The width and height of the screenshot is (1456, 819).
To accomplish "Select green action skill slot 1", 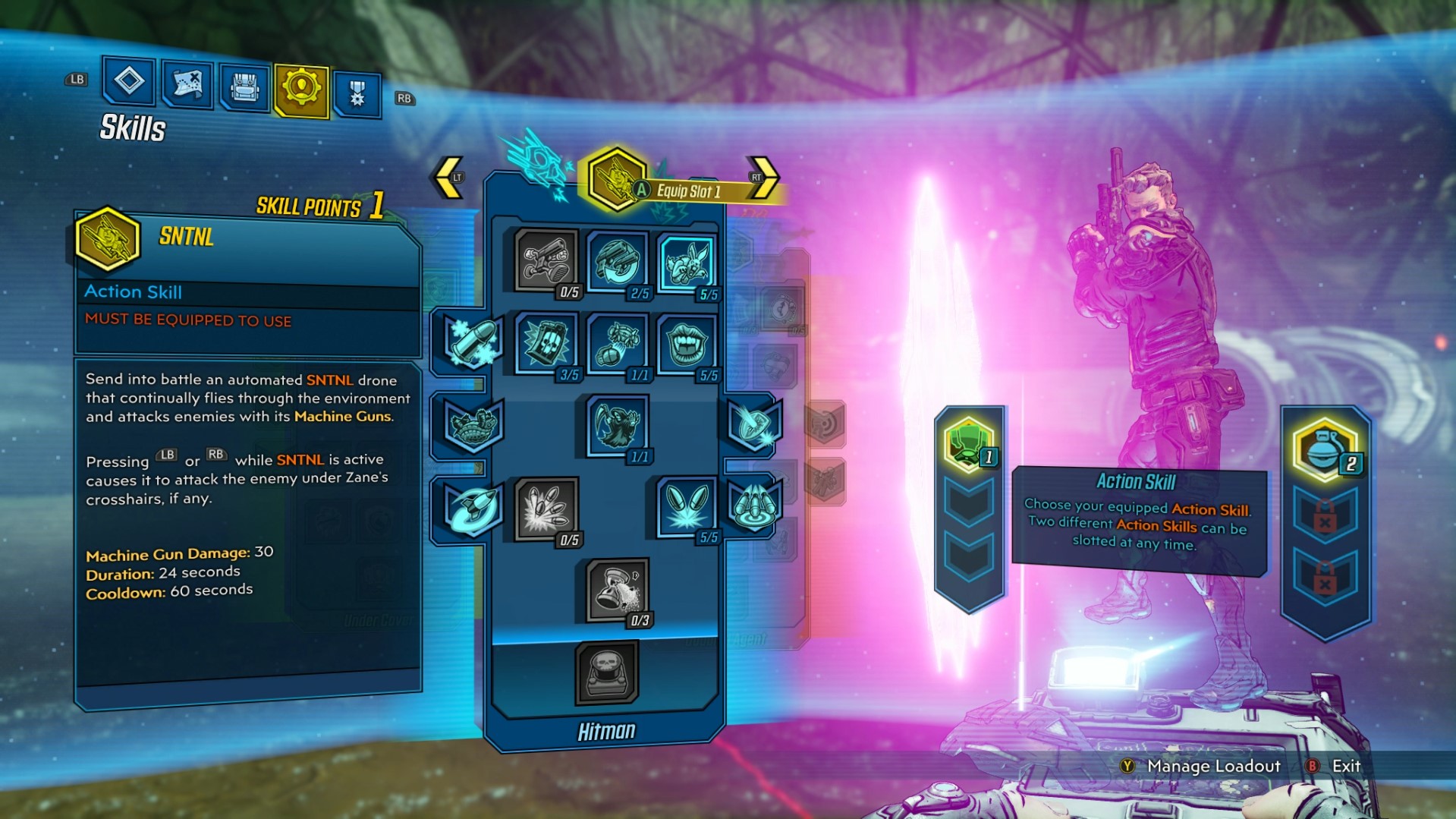I will tap(968, 444).
